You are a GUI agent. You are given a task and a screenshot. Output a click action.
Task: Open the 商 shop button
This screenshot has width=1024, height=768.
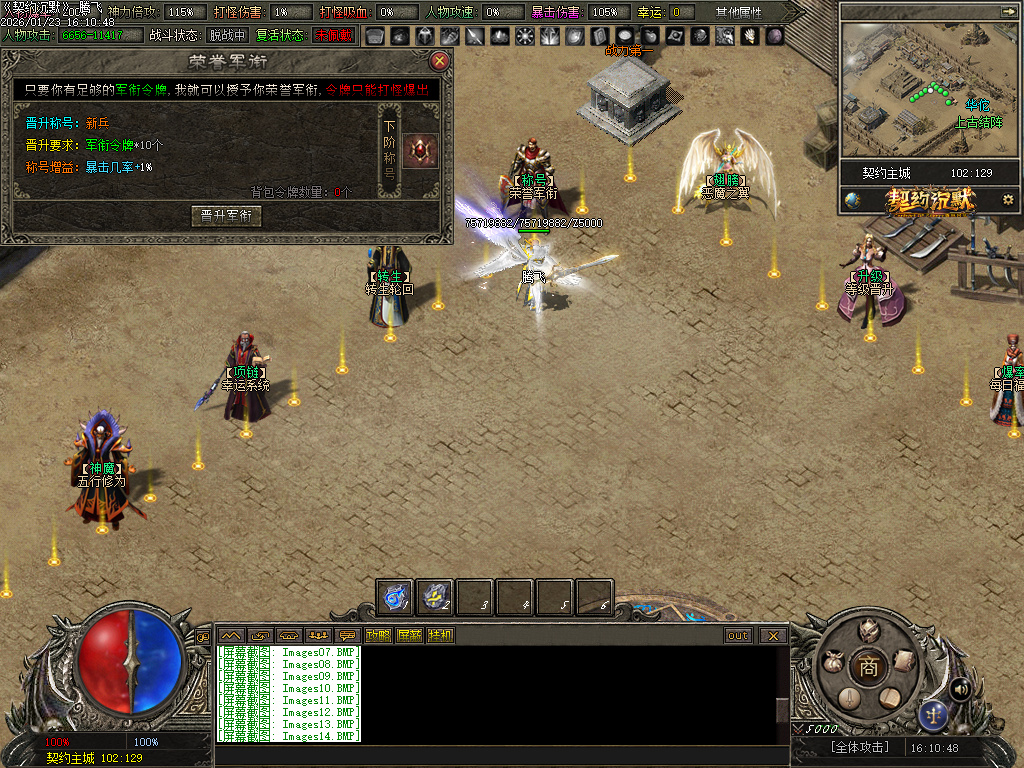coord(868,667)
